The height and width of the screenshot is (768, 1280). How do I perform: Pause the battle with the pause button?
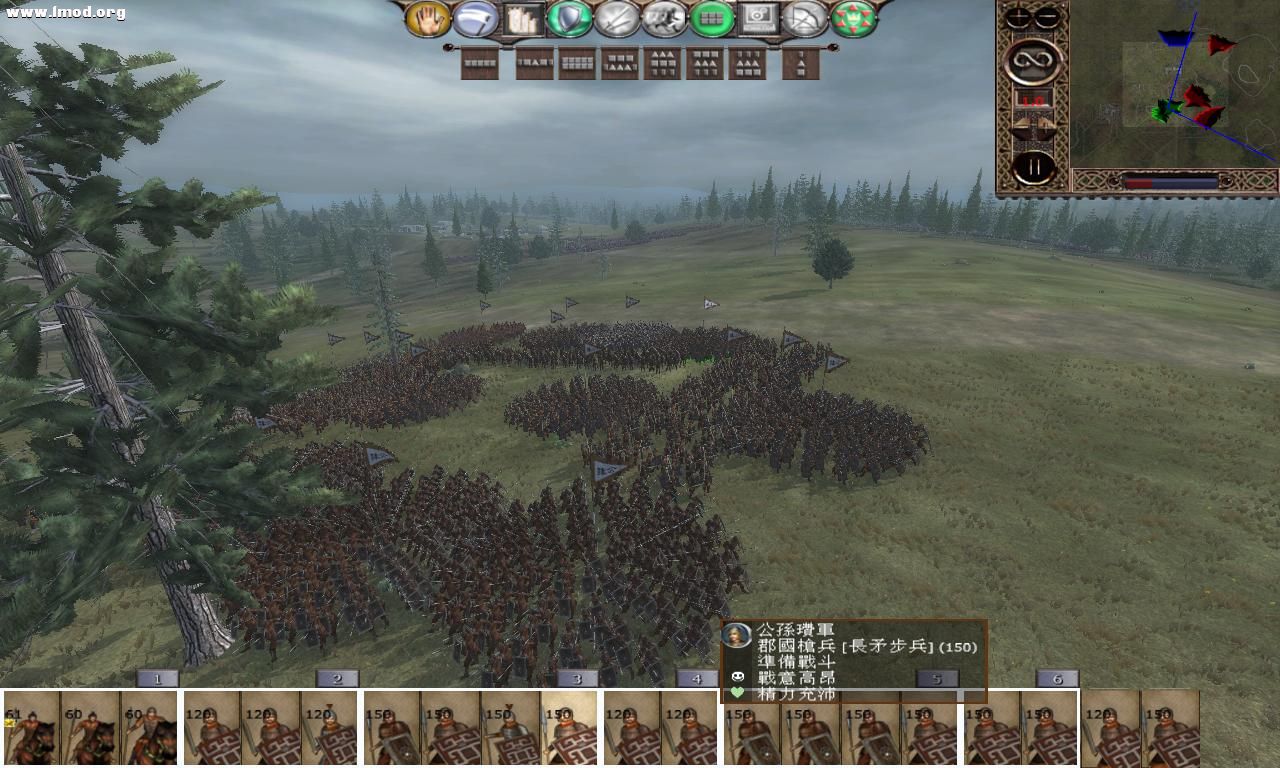(x=1034, y=165)
